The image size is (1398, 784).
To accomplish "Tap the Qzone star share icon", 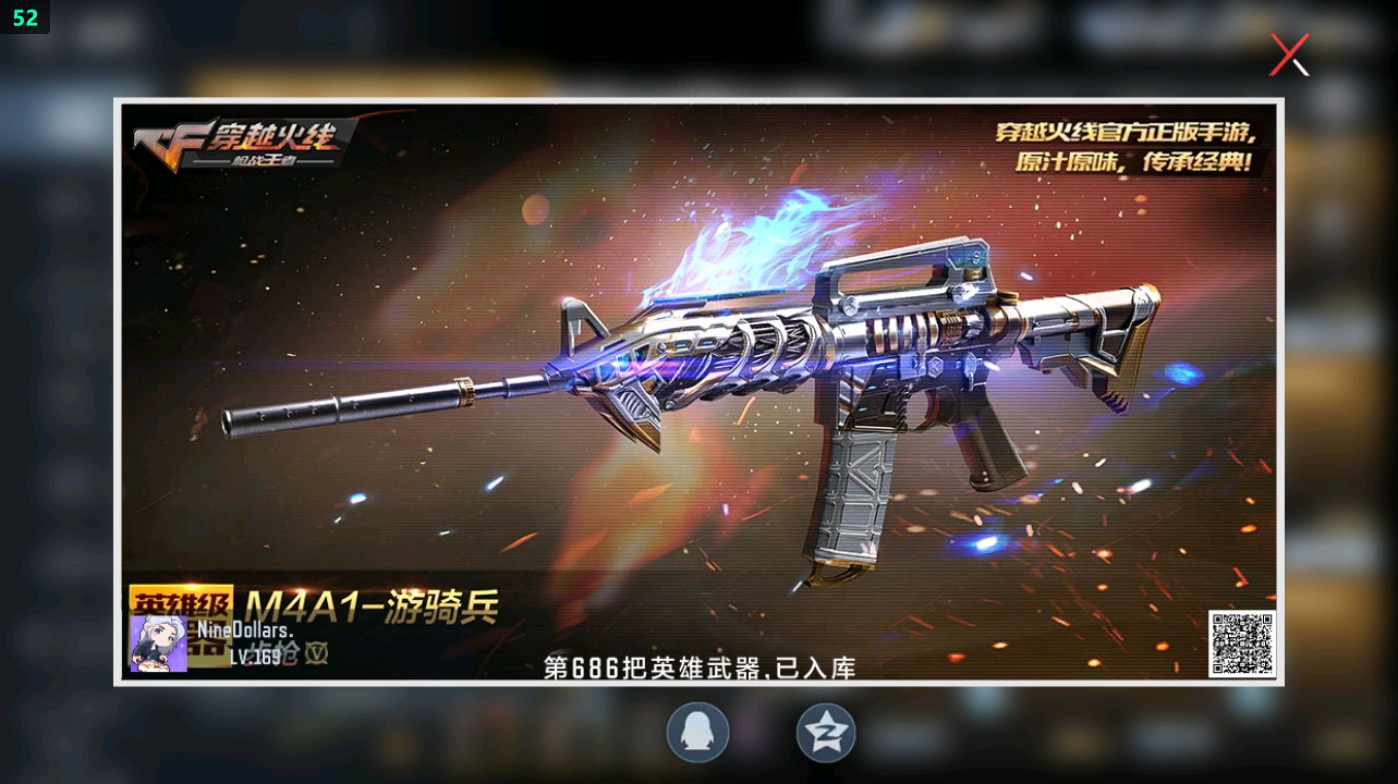I will [x=826, y=732].
